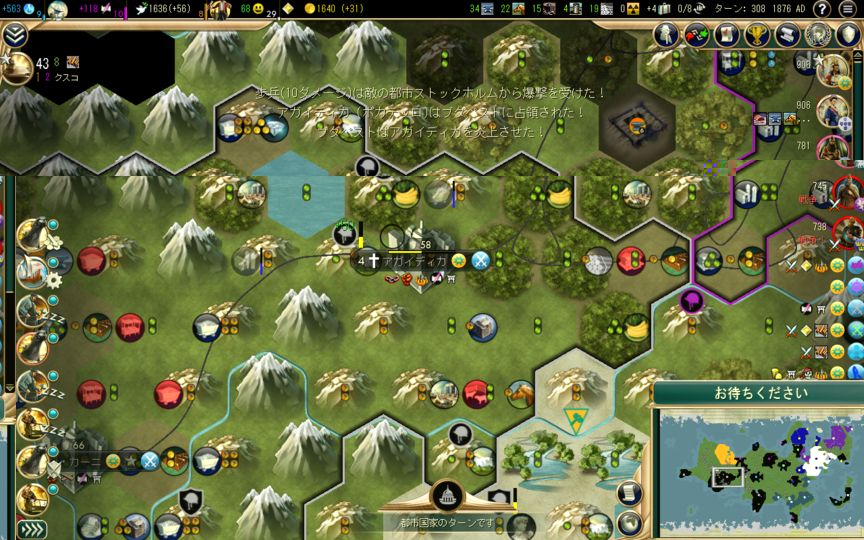
Task: Click the top leader portrait in score list
Action: pos(832,69)
